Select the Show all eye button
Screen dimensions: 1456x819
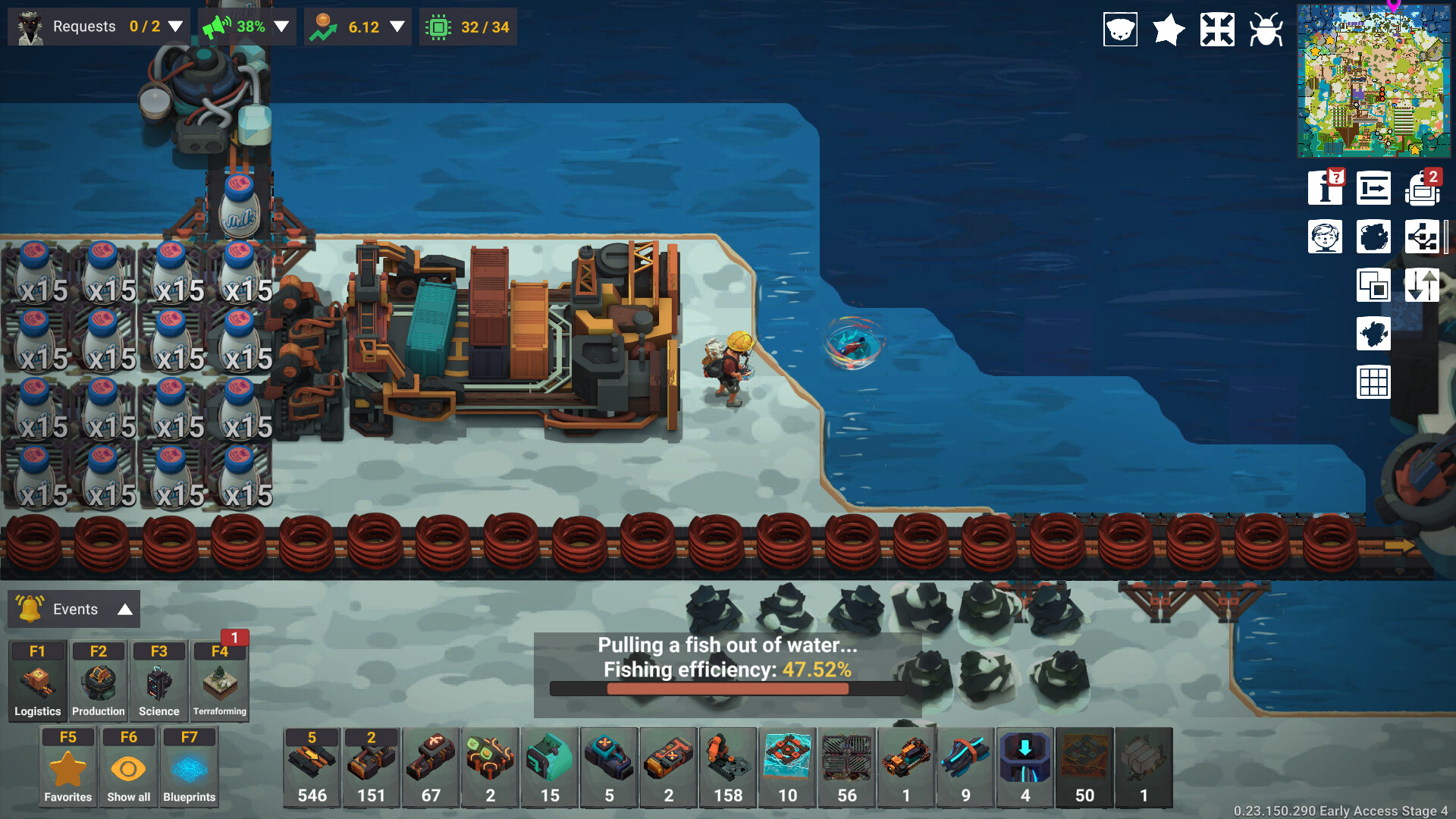[x=128, y=767]
